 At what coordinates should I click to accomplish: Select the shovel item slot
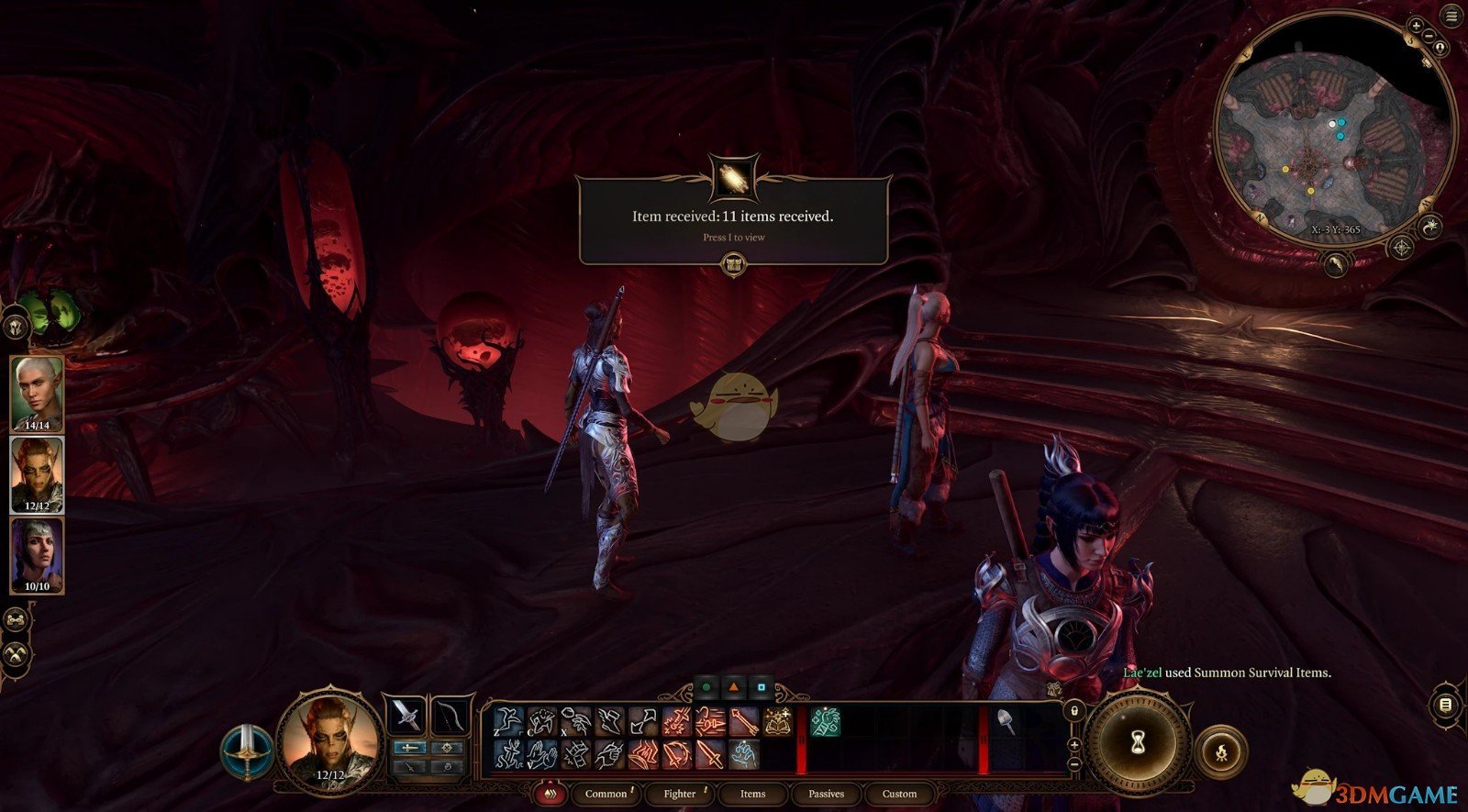coord(1006,722)
